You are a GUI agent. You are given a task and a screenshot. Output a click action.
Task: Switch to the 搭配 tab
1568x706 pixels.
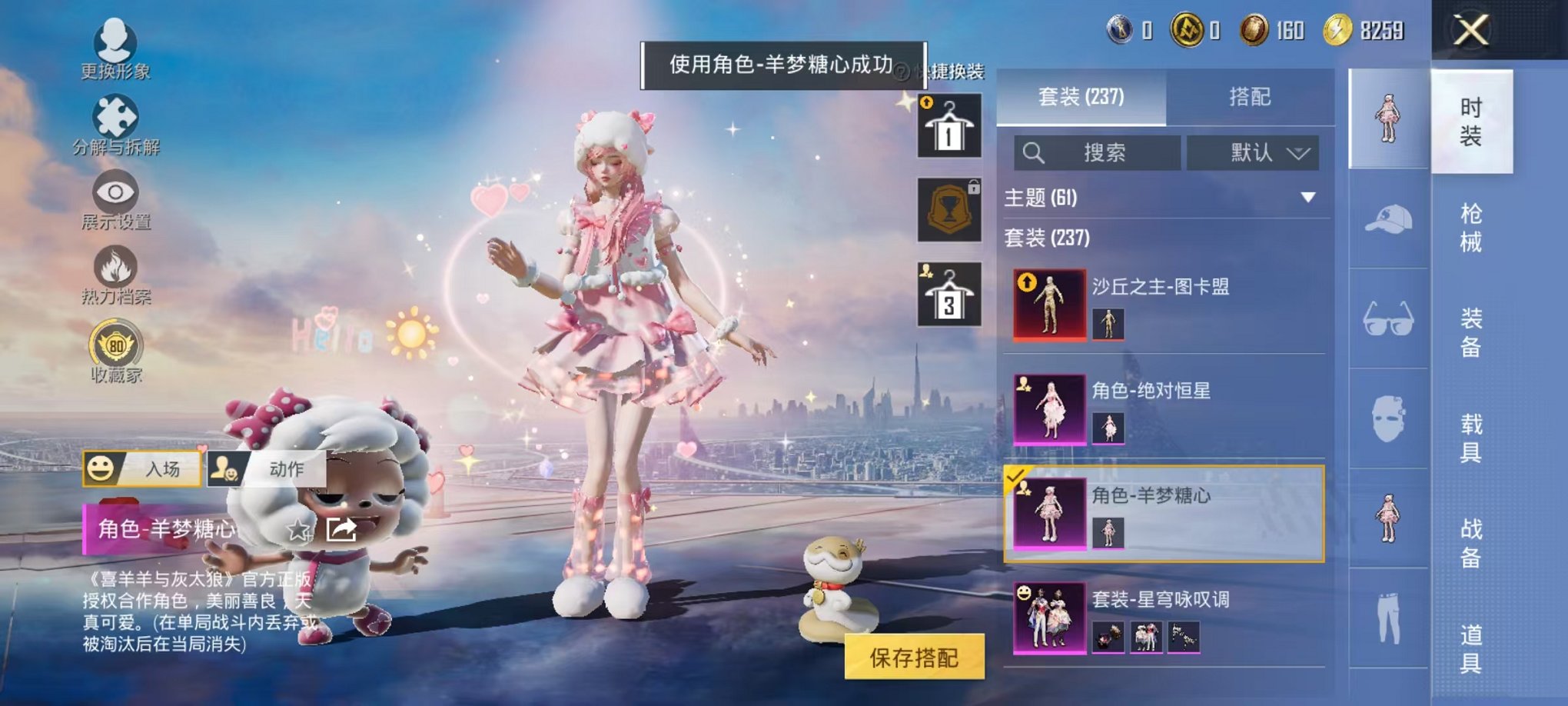(x=1253, y=97)
